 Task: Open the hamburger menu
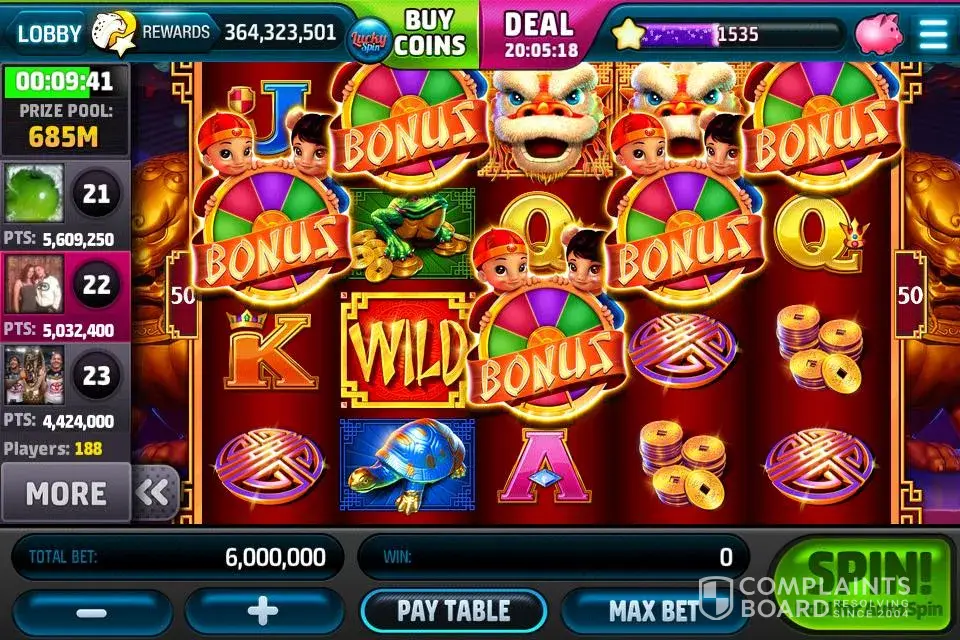click(933, 33)
